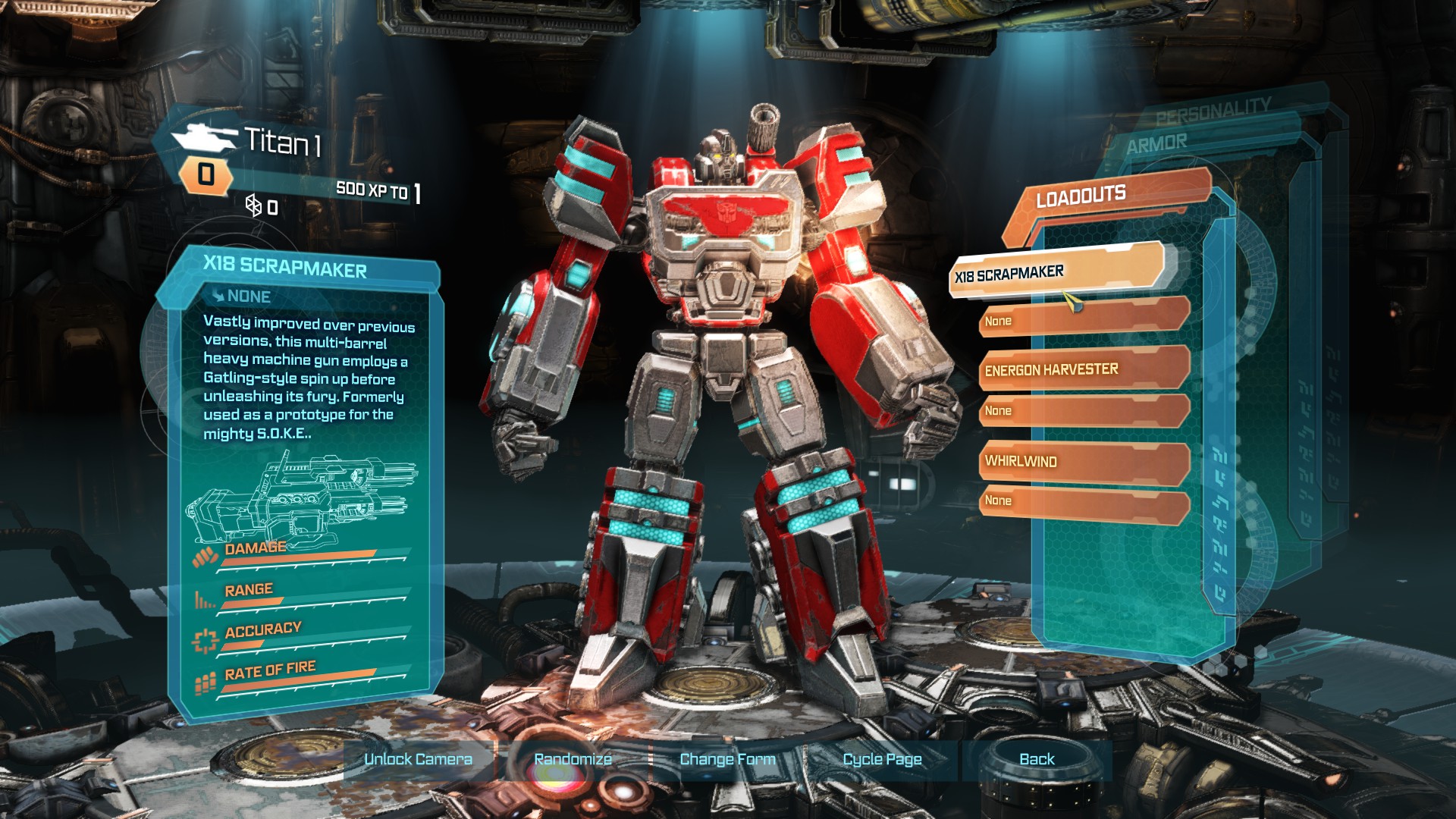Switch to the Armor tab

pyautogui.click(x=1157, y=143)
